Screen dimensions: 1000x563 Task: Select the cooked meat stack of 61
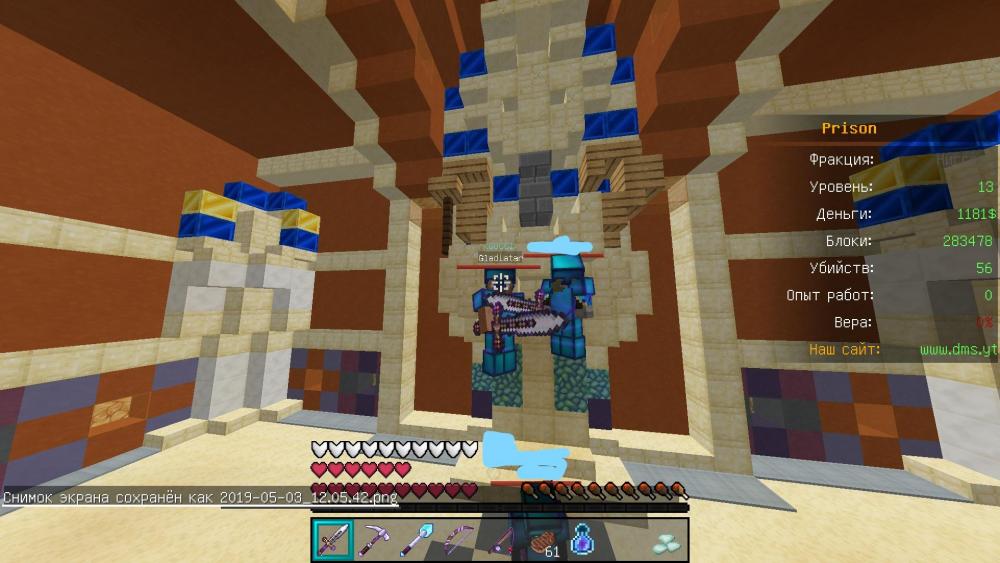point(543,541)
